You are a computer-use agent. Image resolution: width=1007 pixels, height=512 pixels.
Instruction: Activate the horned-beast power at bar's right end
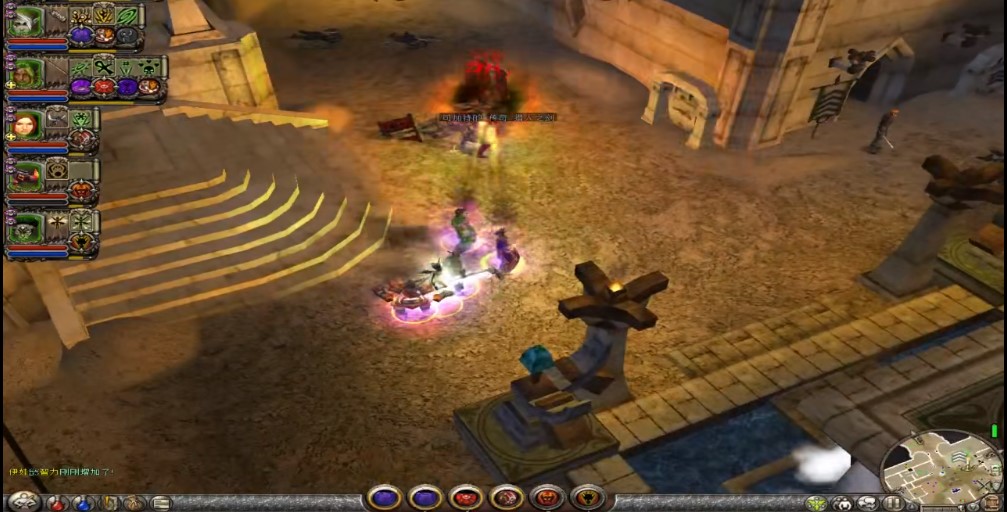(587, 497)
